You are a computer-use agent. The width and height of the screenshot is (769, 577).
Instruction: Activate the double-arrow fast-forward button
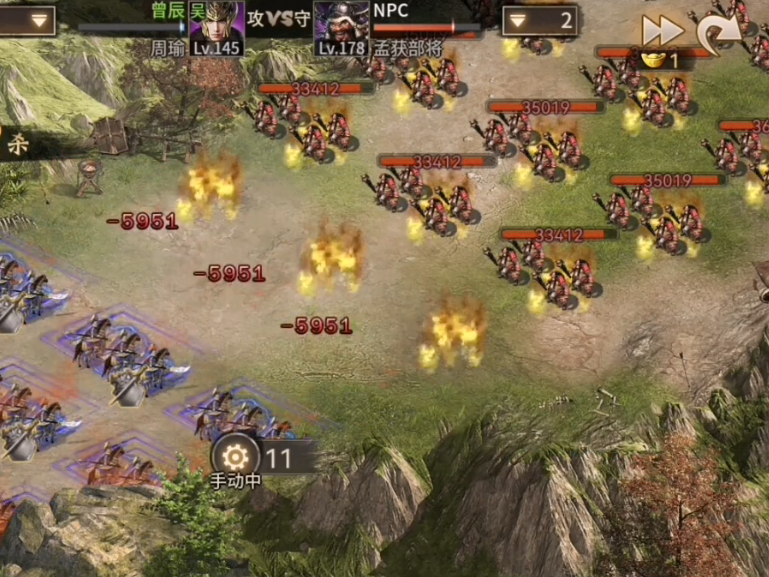tap(663, 30)
